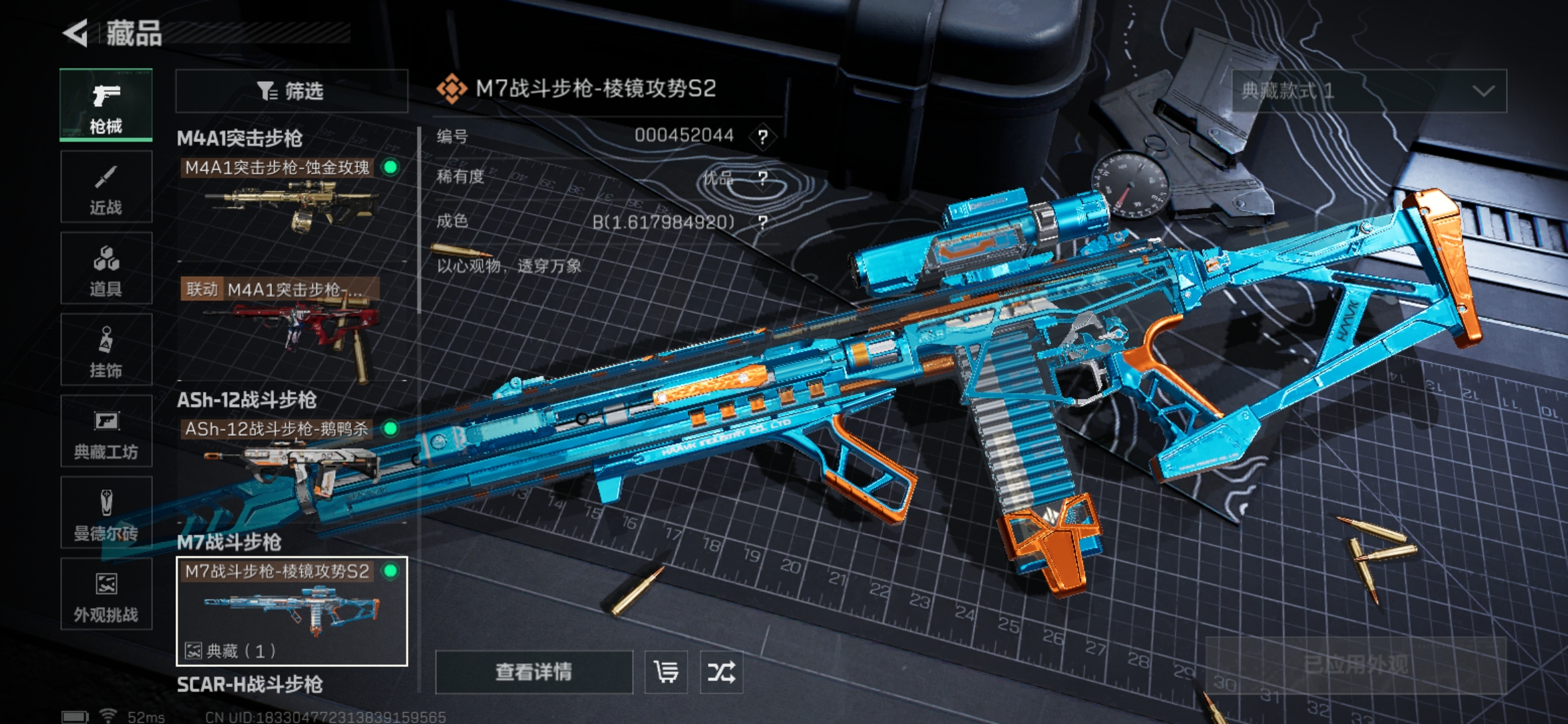
Task: Open 查看详情 to view details
Action: click(533, 672)
